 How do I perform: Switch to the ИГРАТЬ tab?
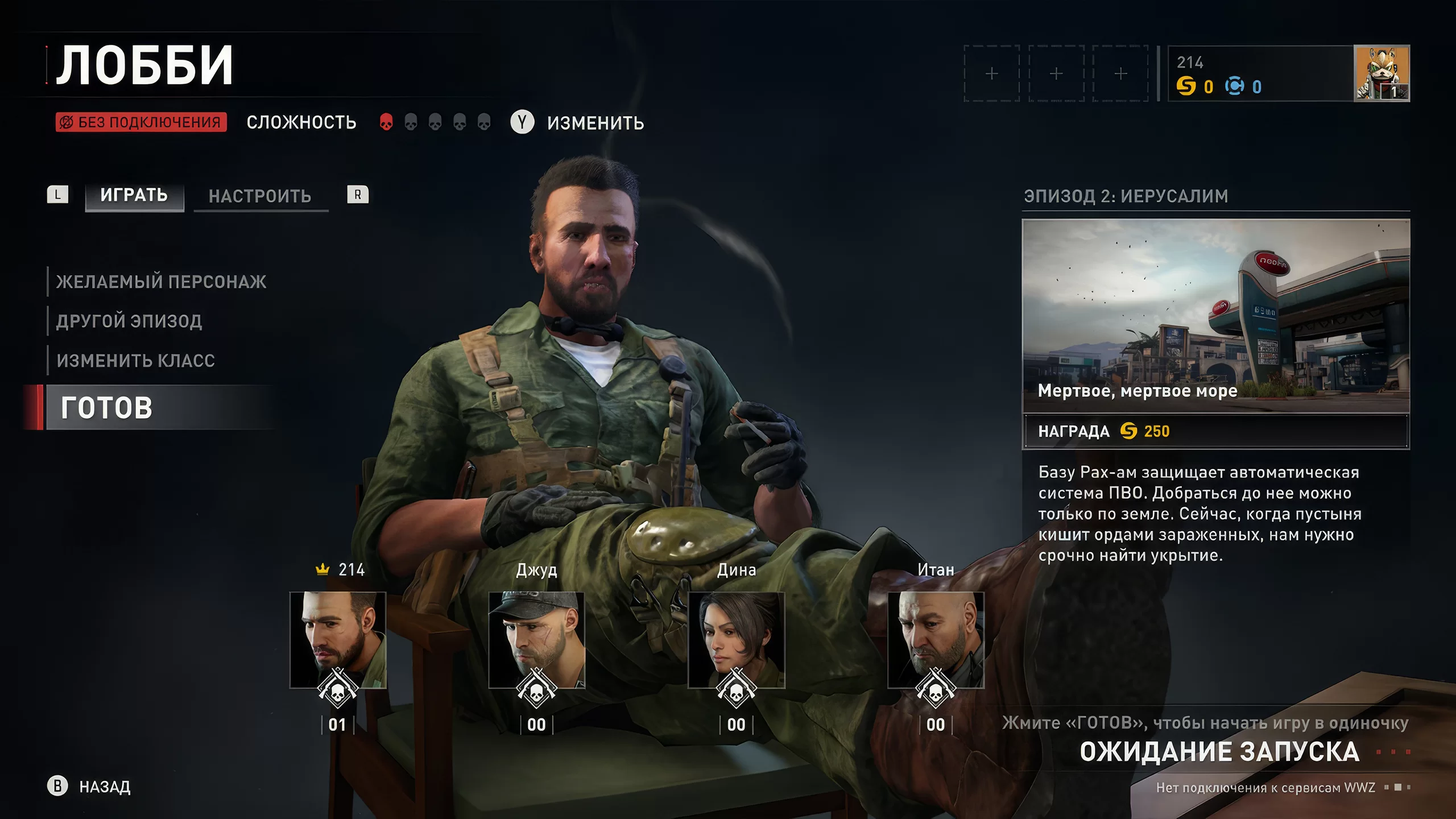click(x=134, y=196)
